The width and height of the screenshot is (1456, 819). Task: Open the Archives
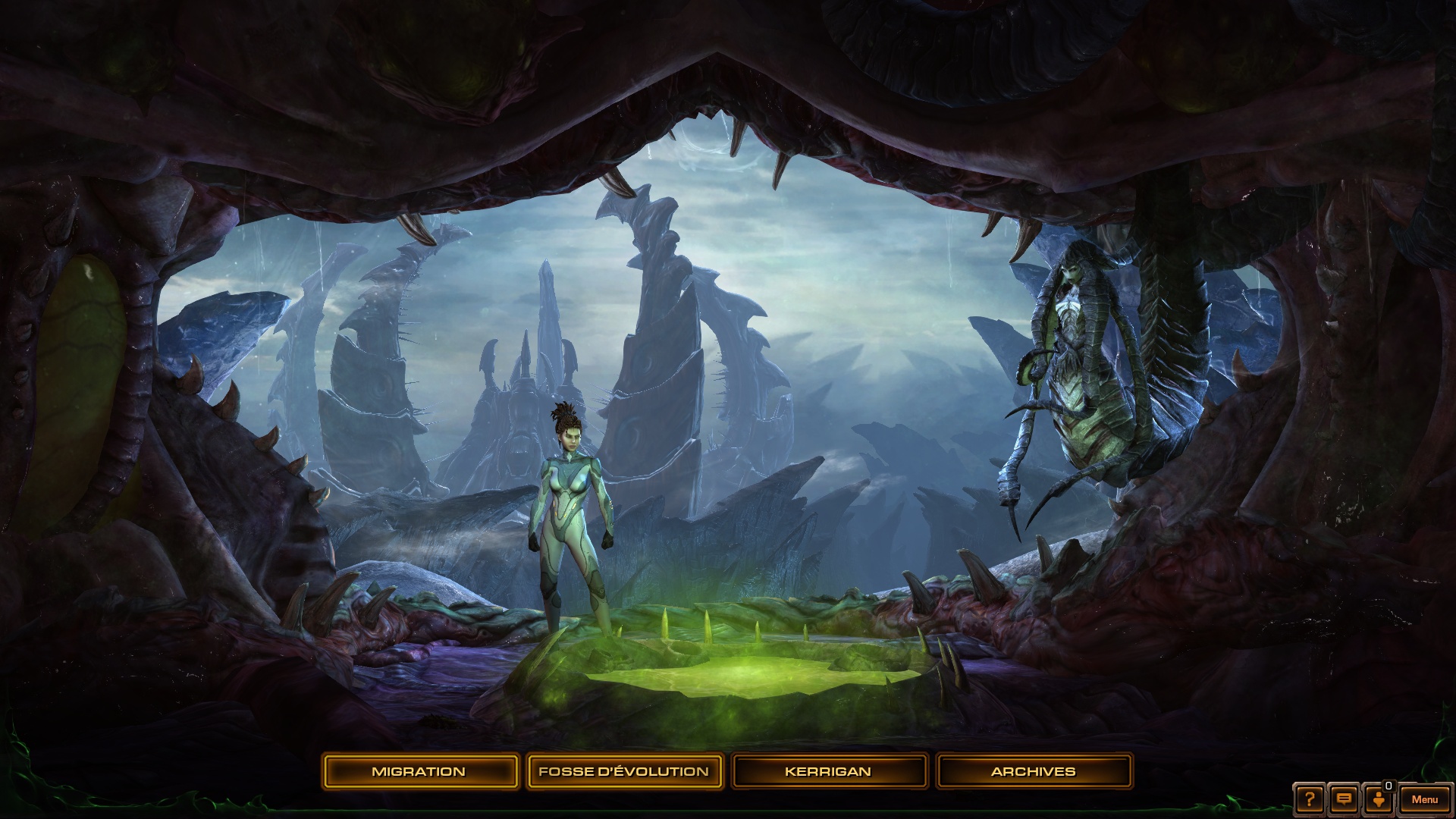tap(1034, 771)
